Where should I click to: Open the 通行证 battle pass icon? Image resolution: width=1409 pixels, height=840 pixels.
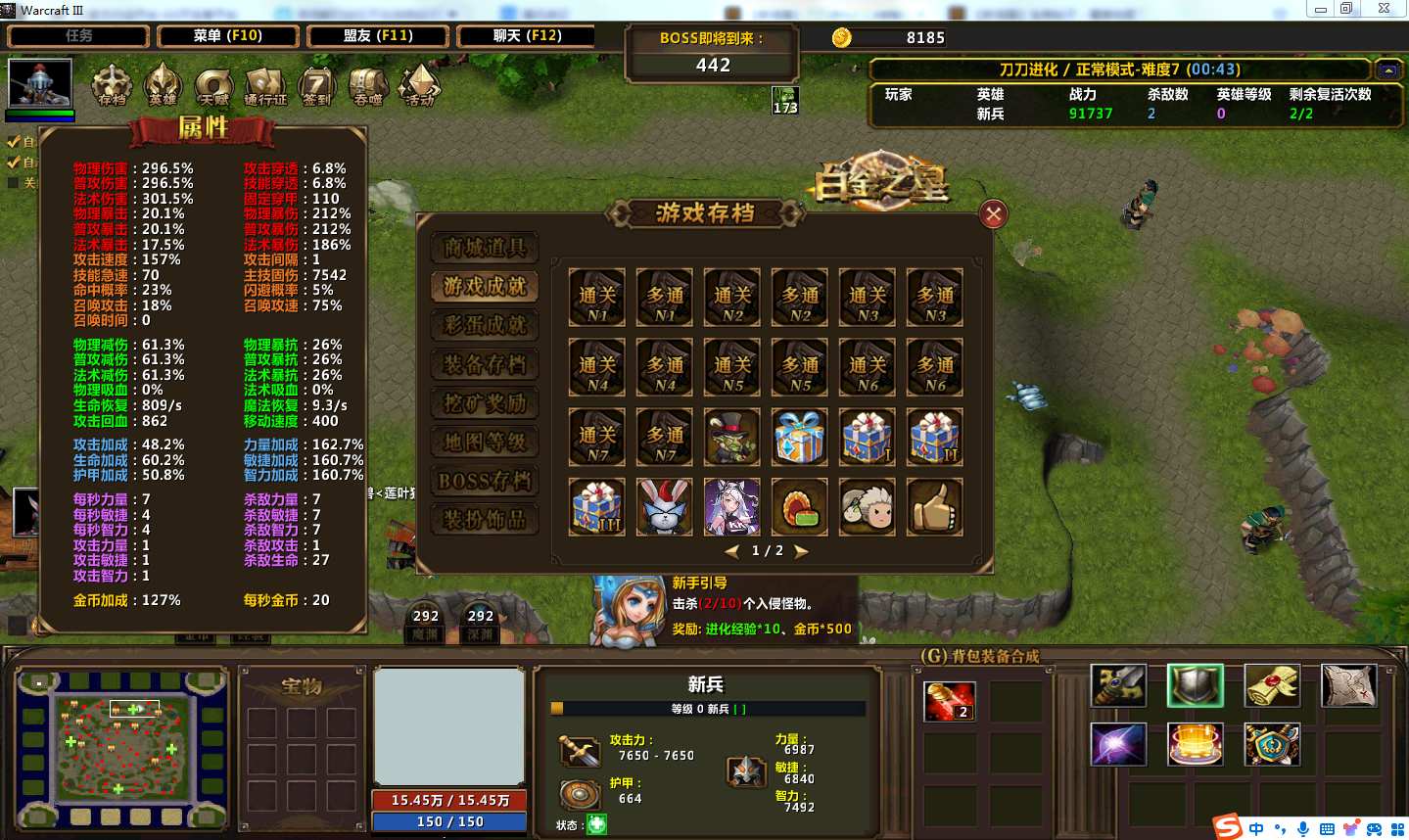click(x=265, y=85)
